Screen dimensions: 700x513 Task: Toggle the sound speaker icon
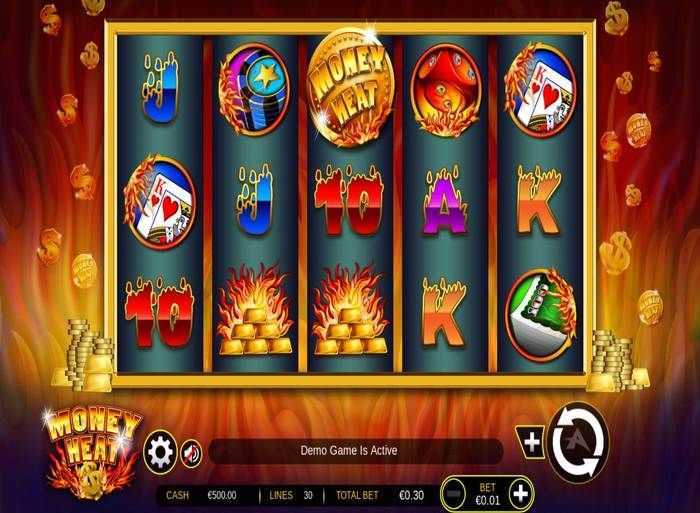[190, 450]
